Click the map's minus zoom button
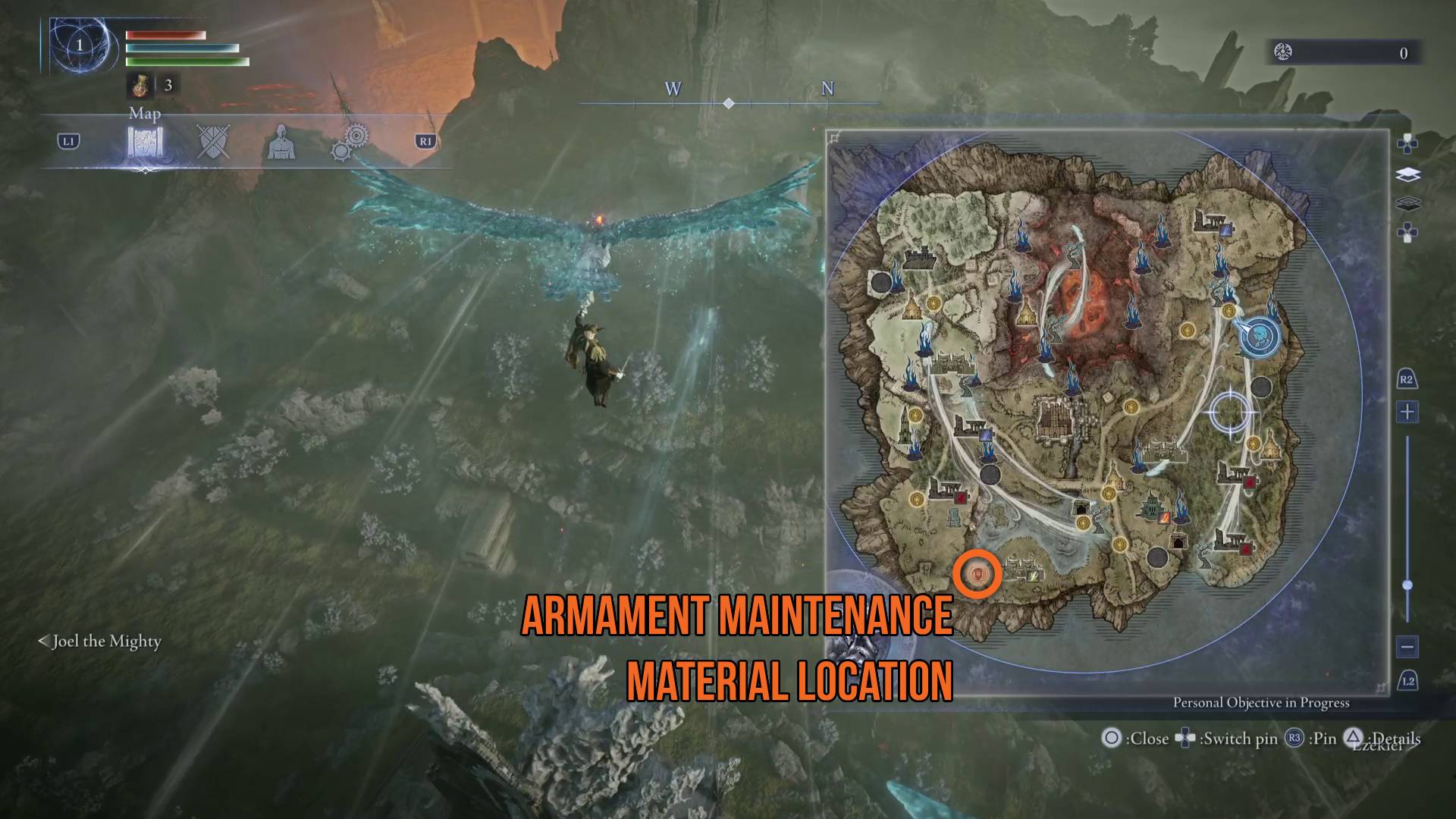This screenshot has height=819, width=1456. (x=1407, y=647)
